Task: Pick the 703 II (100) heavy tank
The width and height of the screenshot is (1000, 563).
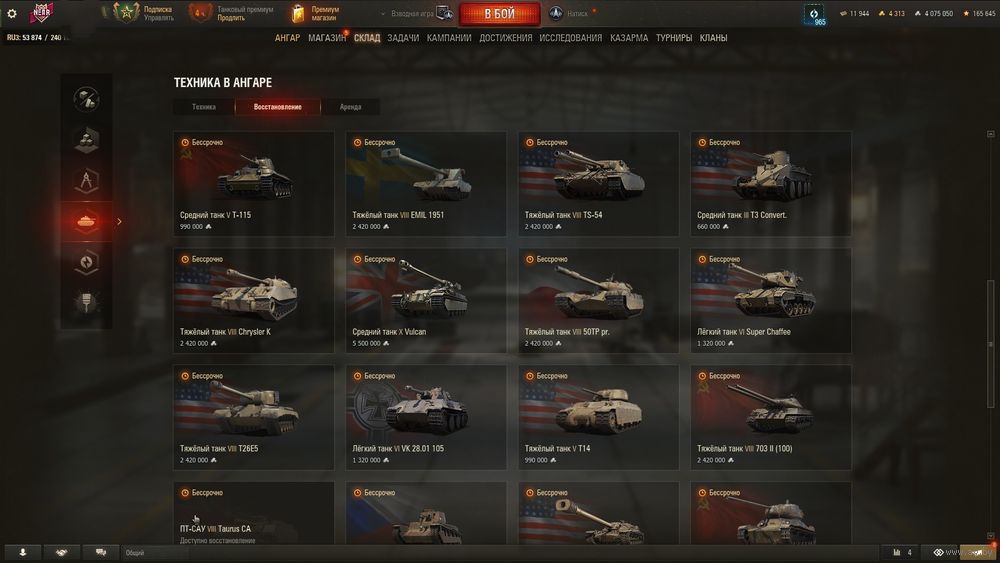Action: coord(771,417)
